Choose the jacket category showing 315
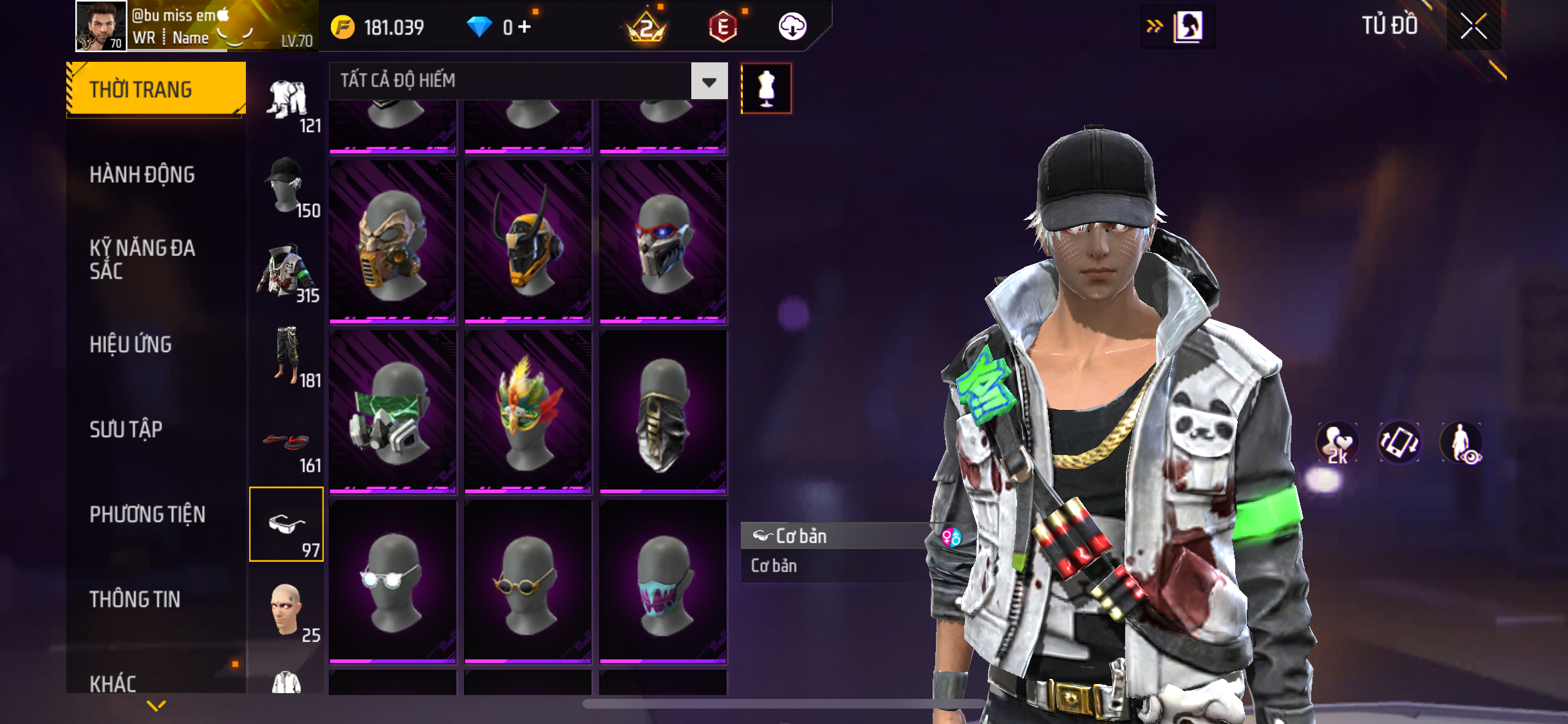The width and height of the screenshot is (1568, 724). point(287,272)
